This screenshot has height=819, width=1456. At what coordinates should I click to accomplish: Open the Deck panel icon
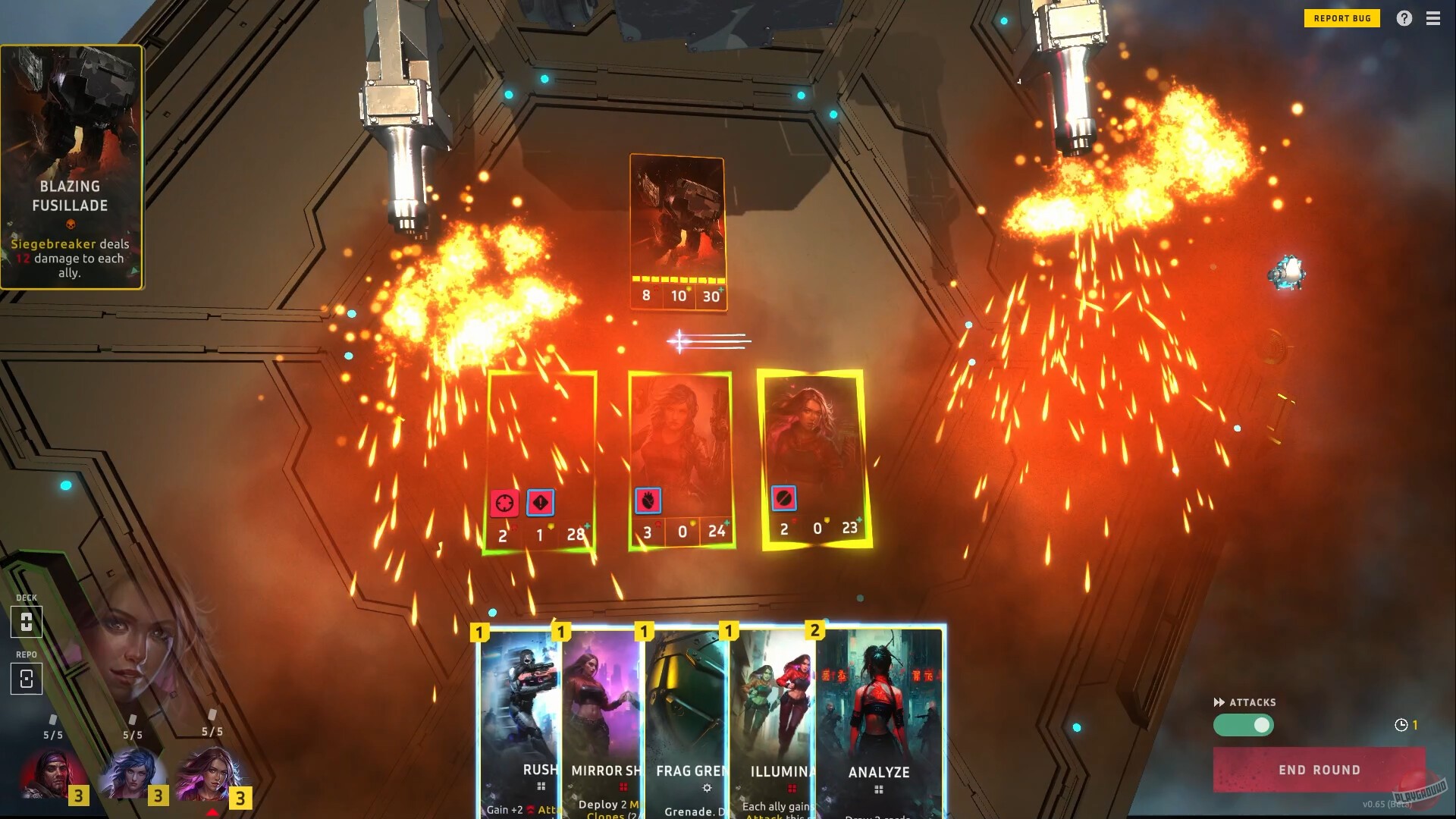27,622
